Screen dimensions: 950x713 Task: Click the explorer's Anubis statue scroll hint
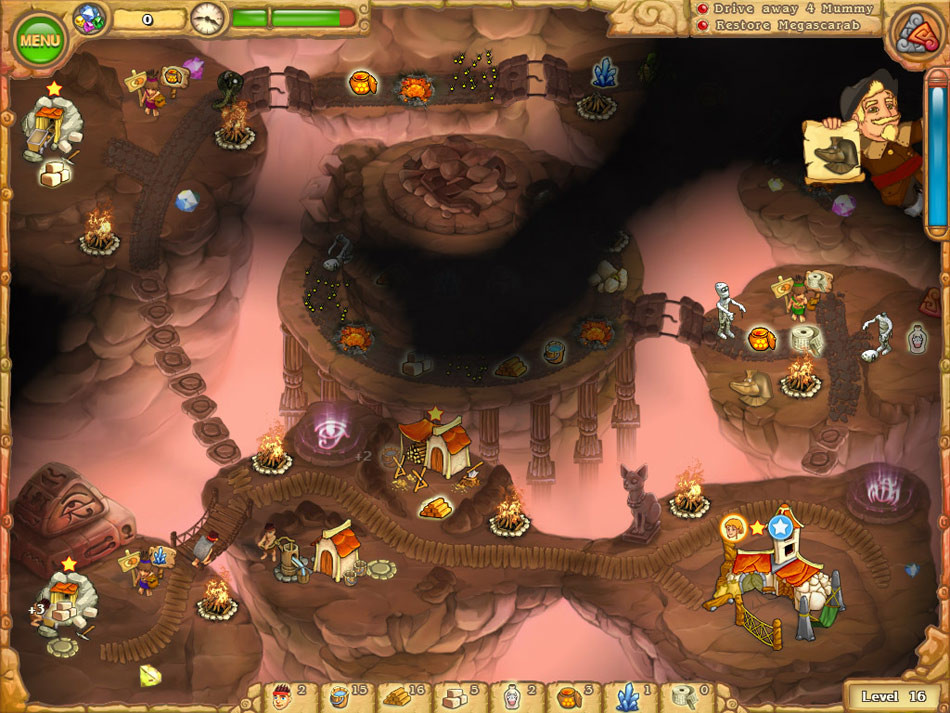(835, 151)
